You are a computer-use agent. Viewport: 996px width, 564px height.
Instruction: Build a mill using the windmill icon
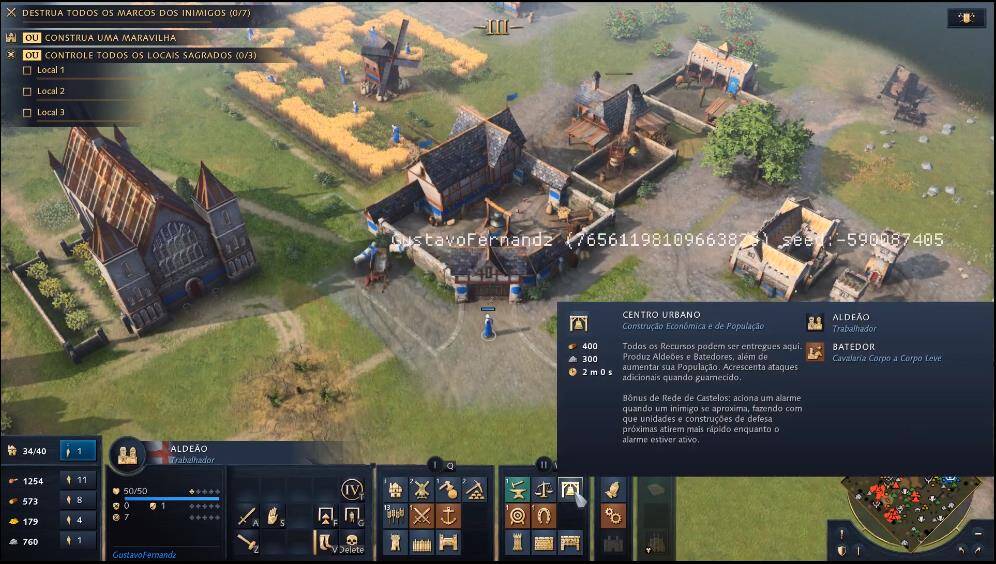coord(422,490)
